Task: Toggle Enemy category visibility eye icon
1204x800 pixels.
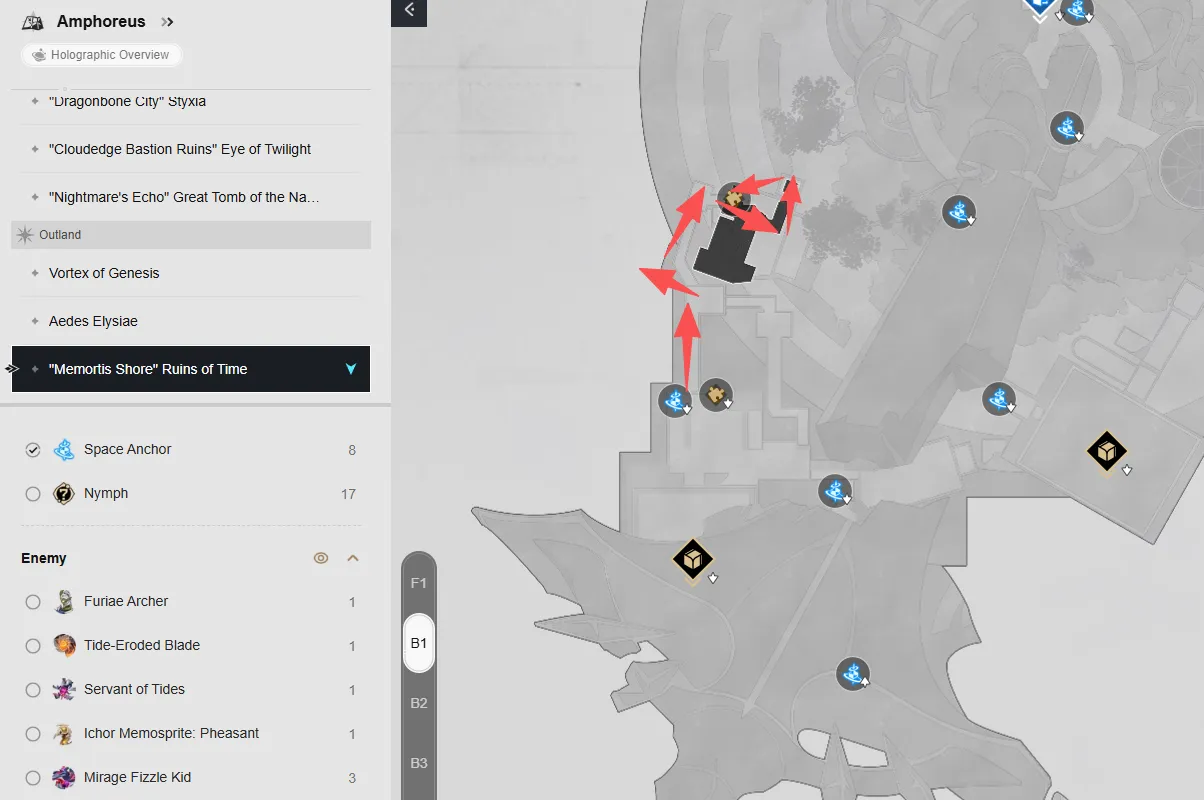Action: [321, 558]
